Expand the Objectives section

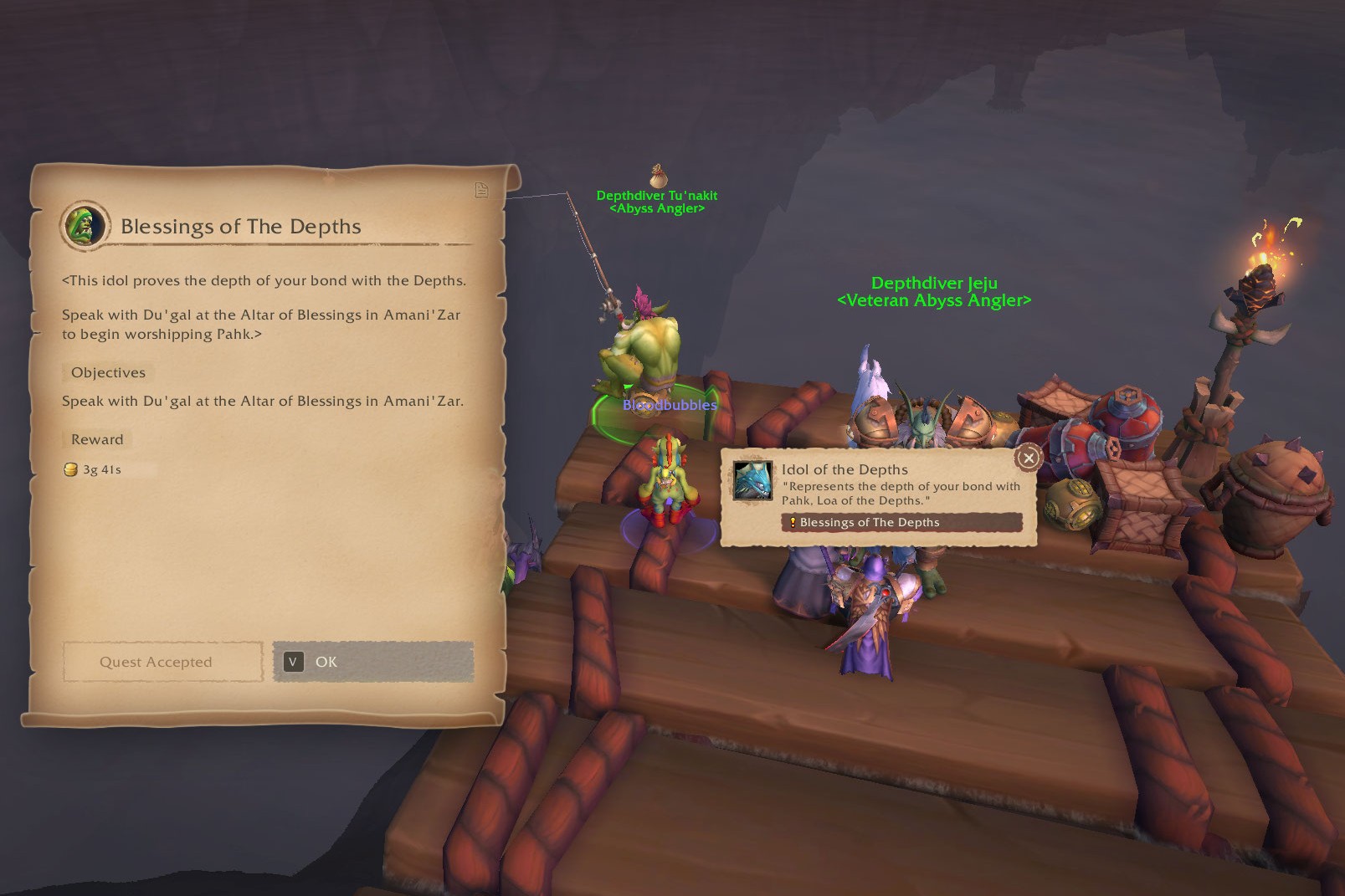tap(106, 372)
